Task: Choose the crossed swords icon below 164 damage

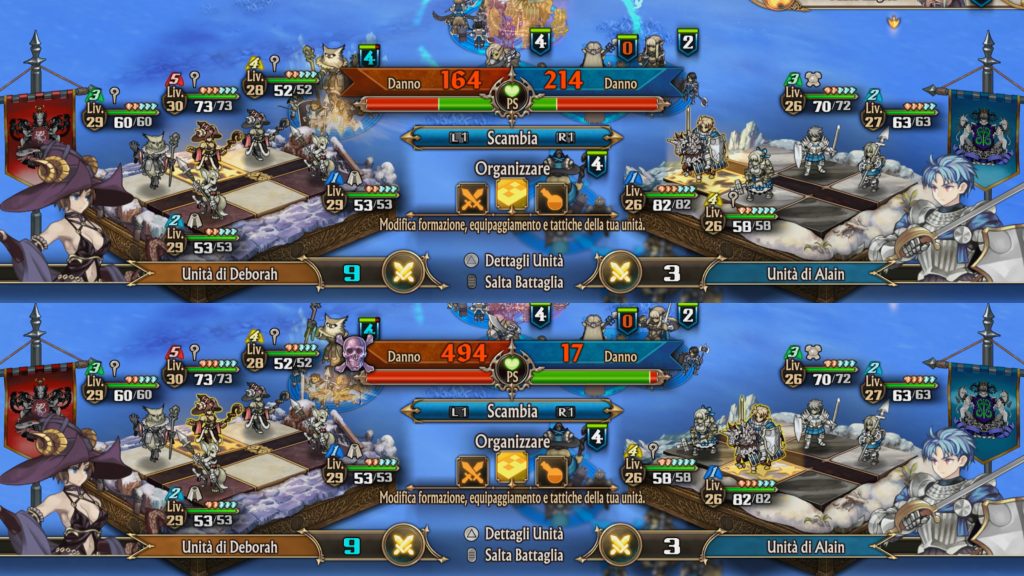Action: coord(472,198)
